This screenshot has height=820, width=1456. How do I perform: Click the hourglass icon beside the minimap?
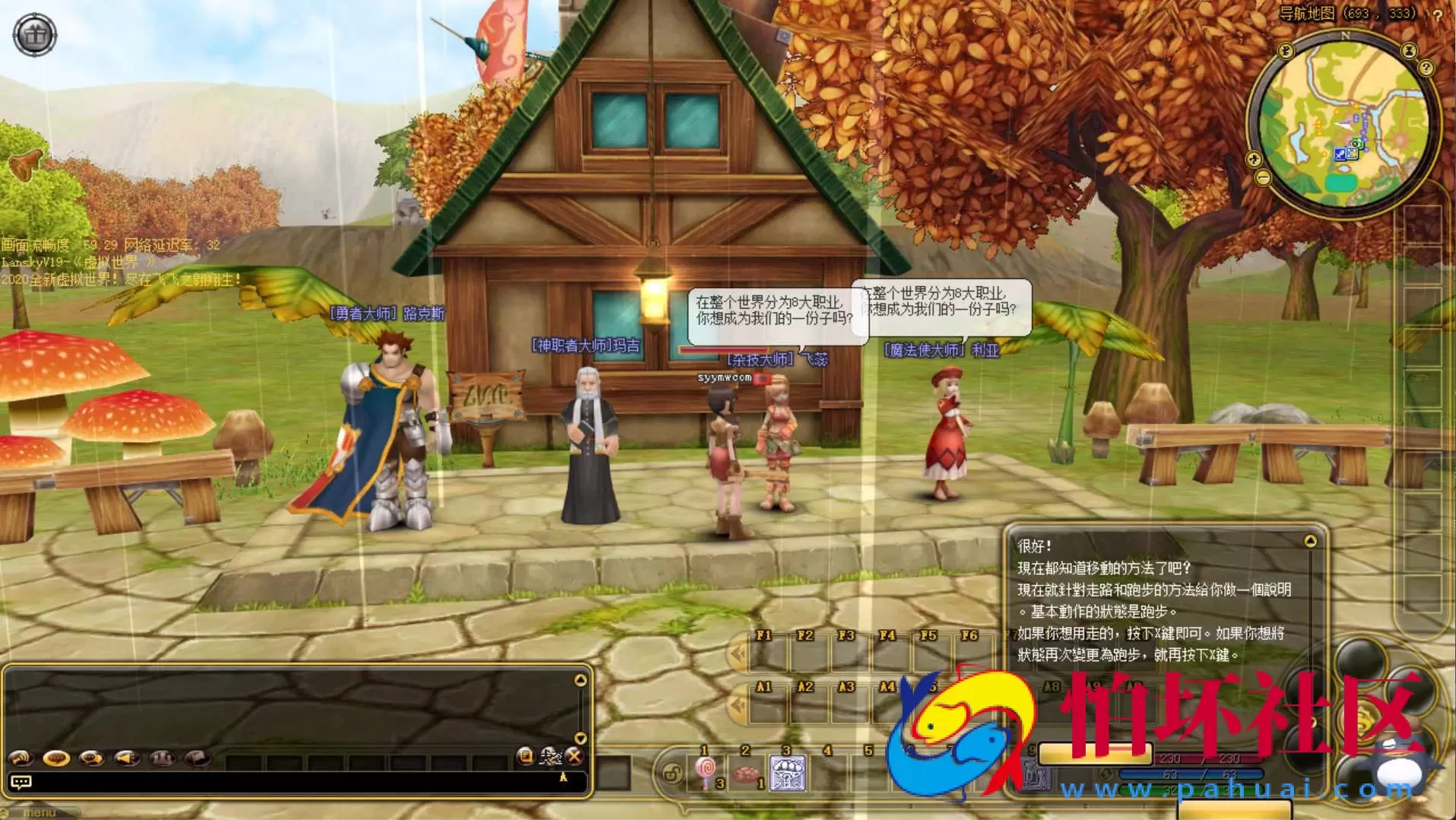pos(1409,50)
